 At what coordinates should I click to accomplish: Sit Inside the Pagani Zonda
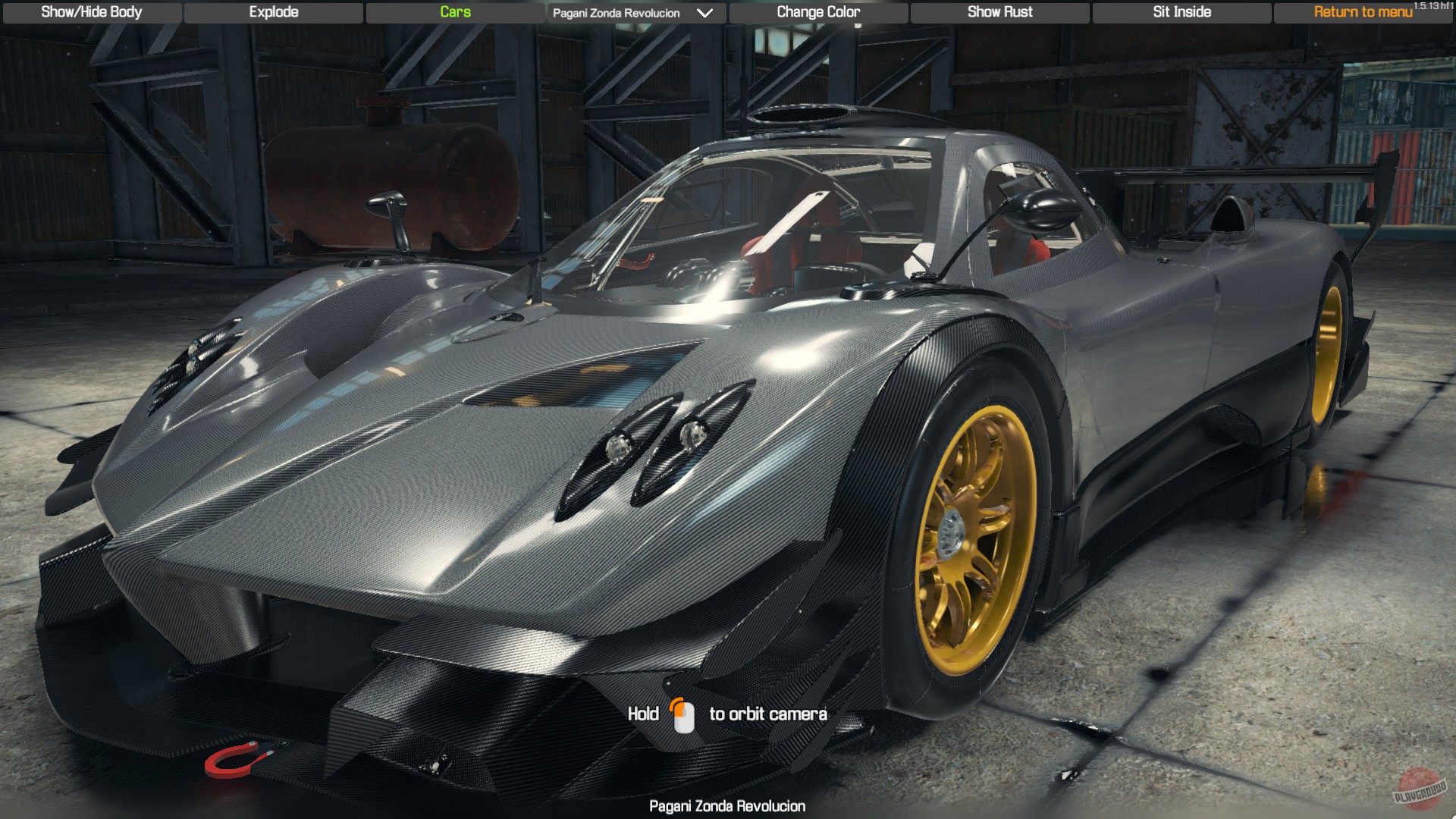tap(1181, 12)
